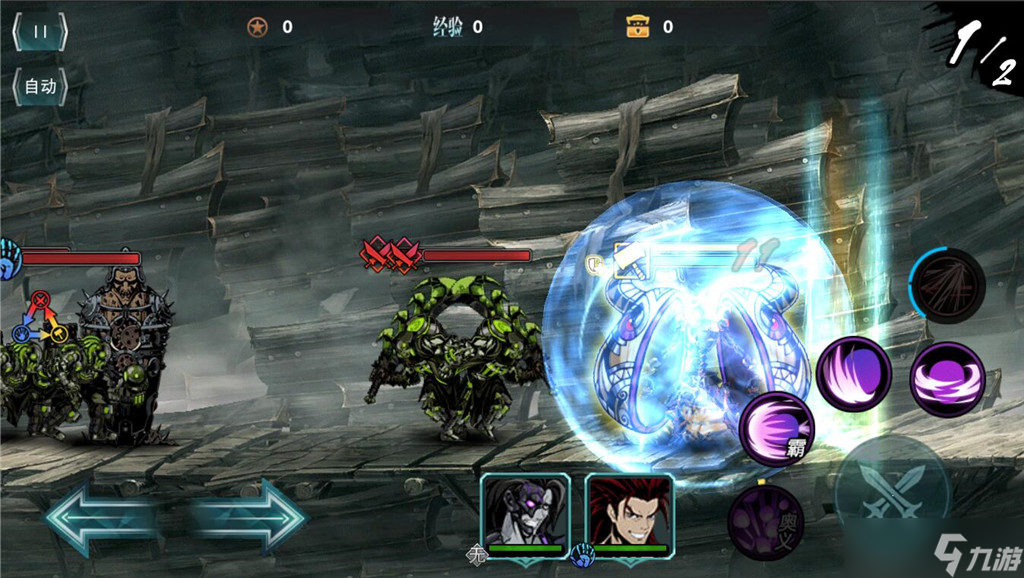Switch to the purple-haired character portrait
The image size is (1024, 578).
click(x=525, y=510)
